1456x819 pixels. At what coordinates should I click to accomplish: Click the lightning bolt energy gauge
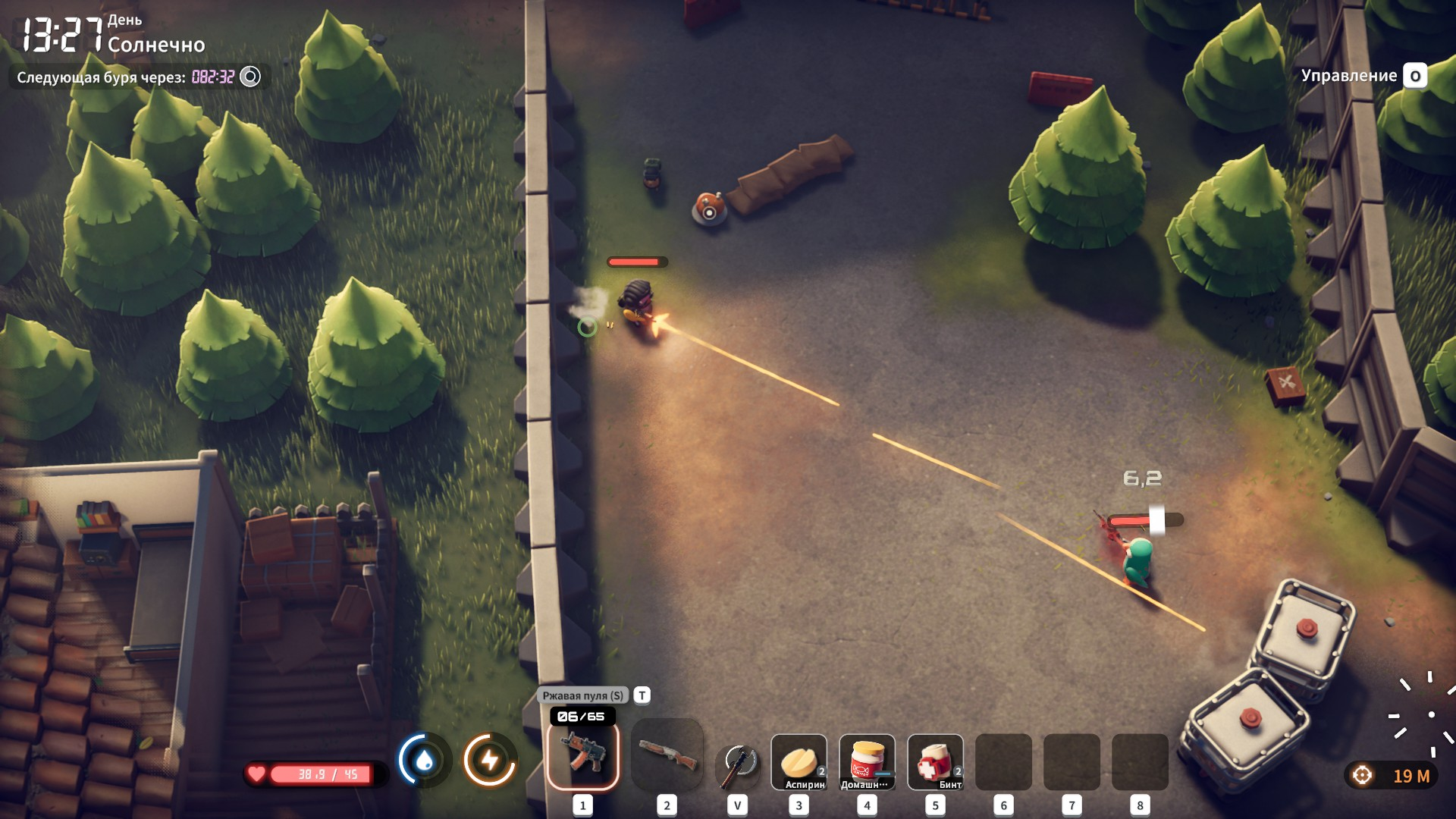(490, 760)
